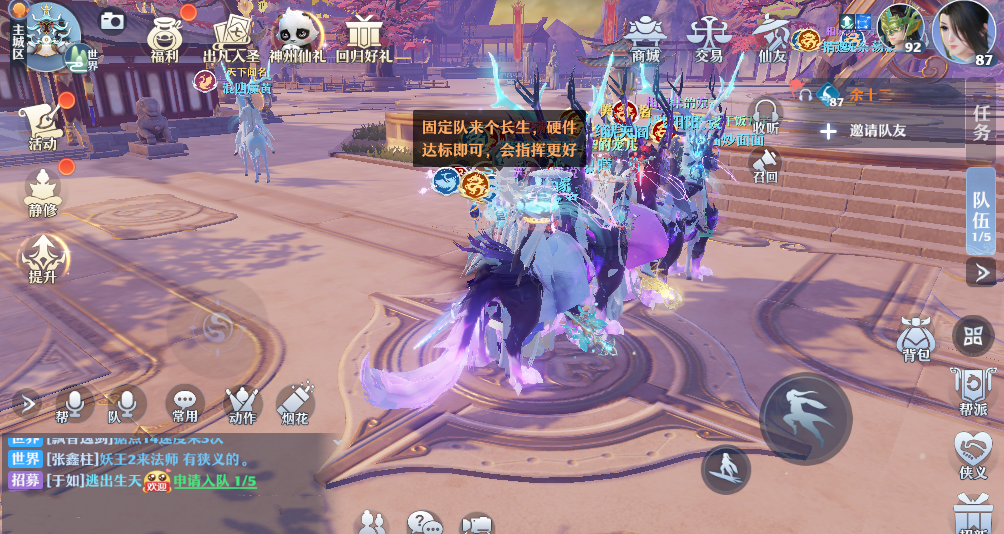Open the 商城 shop
The image size is (1004, 534).
tap(645, 36)
